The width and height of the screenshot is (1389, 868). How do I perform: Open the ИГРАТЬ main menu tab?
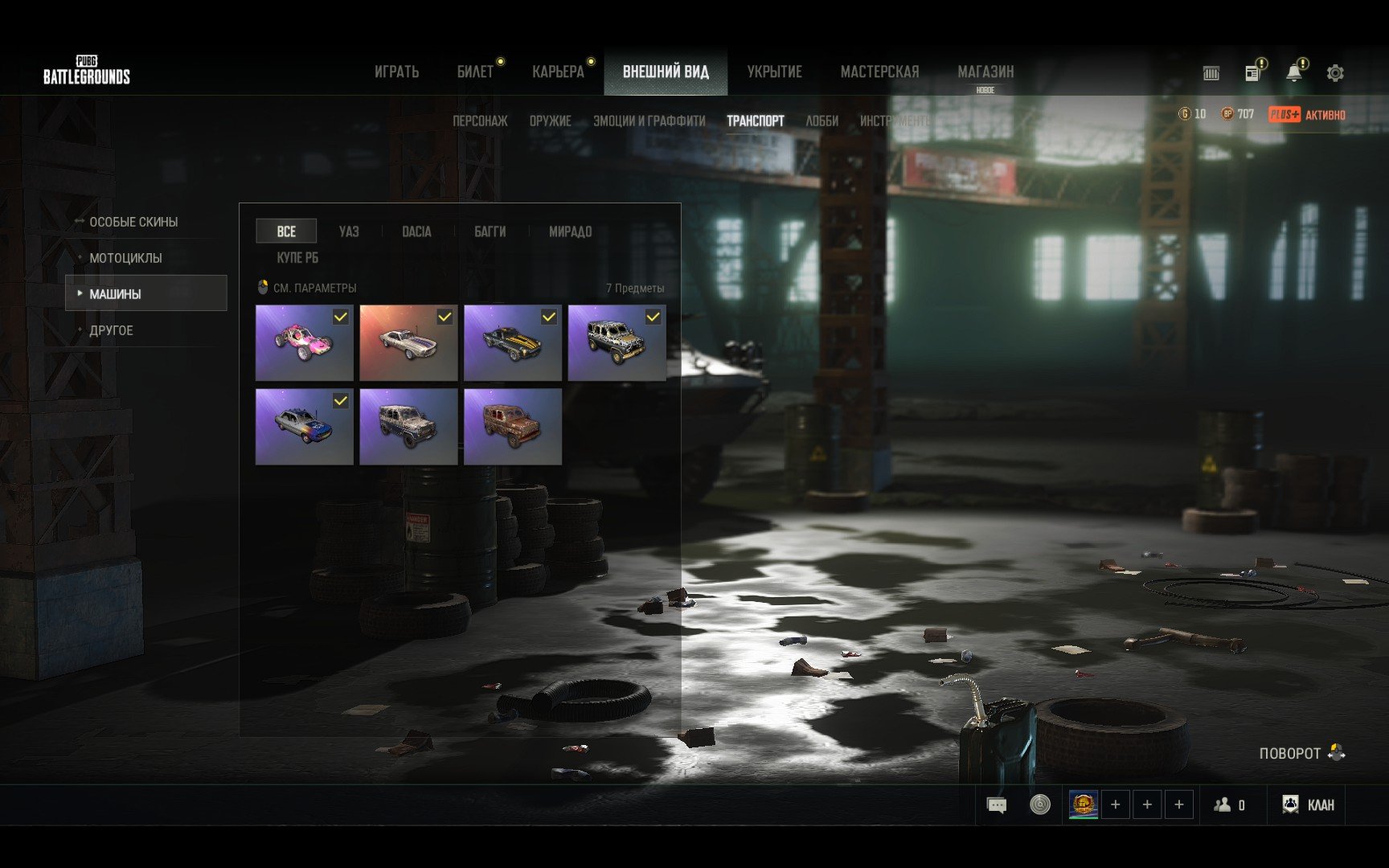(396, 72)
